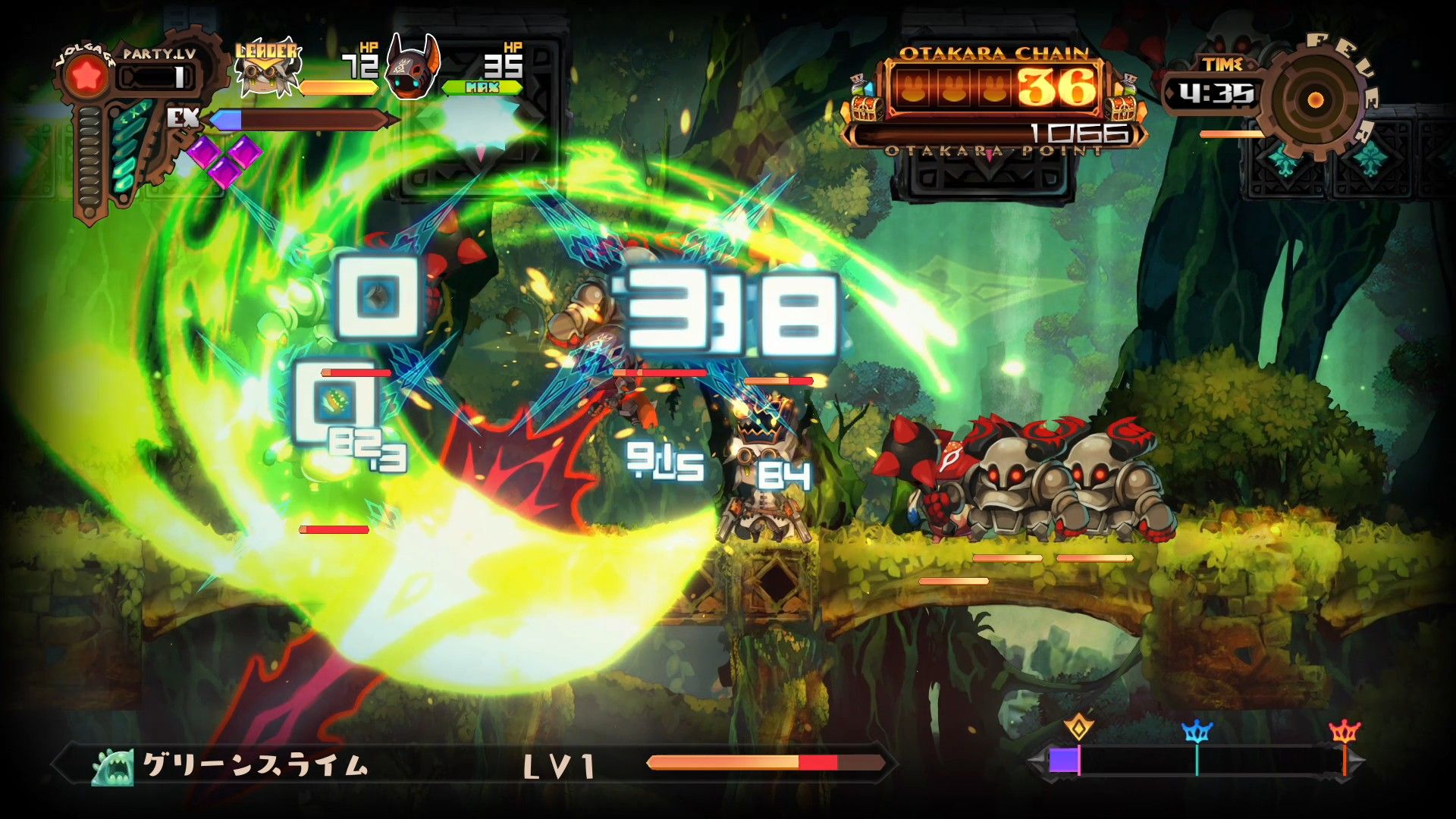Click the purple gem cluster under EX
The image size is (1456, 819).
pos(225,158)
